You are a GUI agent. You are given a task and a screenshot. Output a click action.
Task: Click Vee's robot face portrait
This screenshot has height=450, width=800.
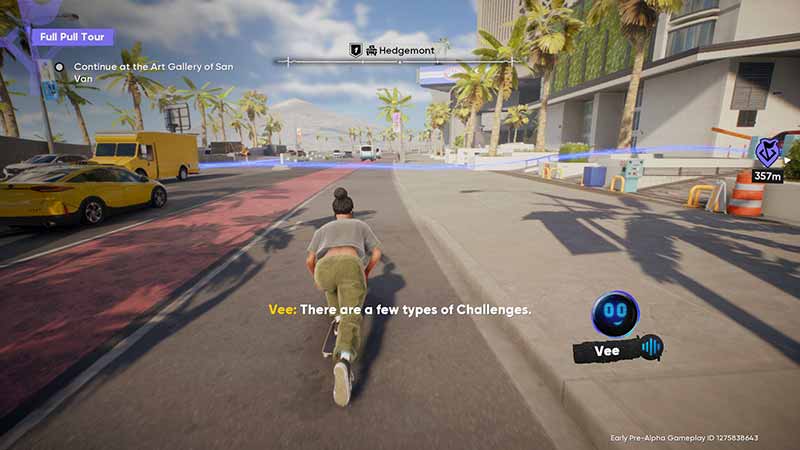click(x=615, y=313)
